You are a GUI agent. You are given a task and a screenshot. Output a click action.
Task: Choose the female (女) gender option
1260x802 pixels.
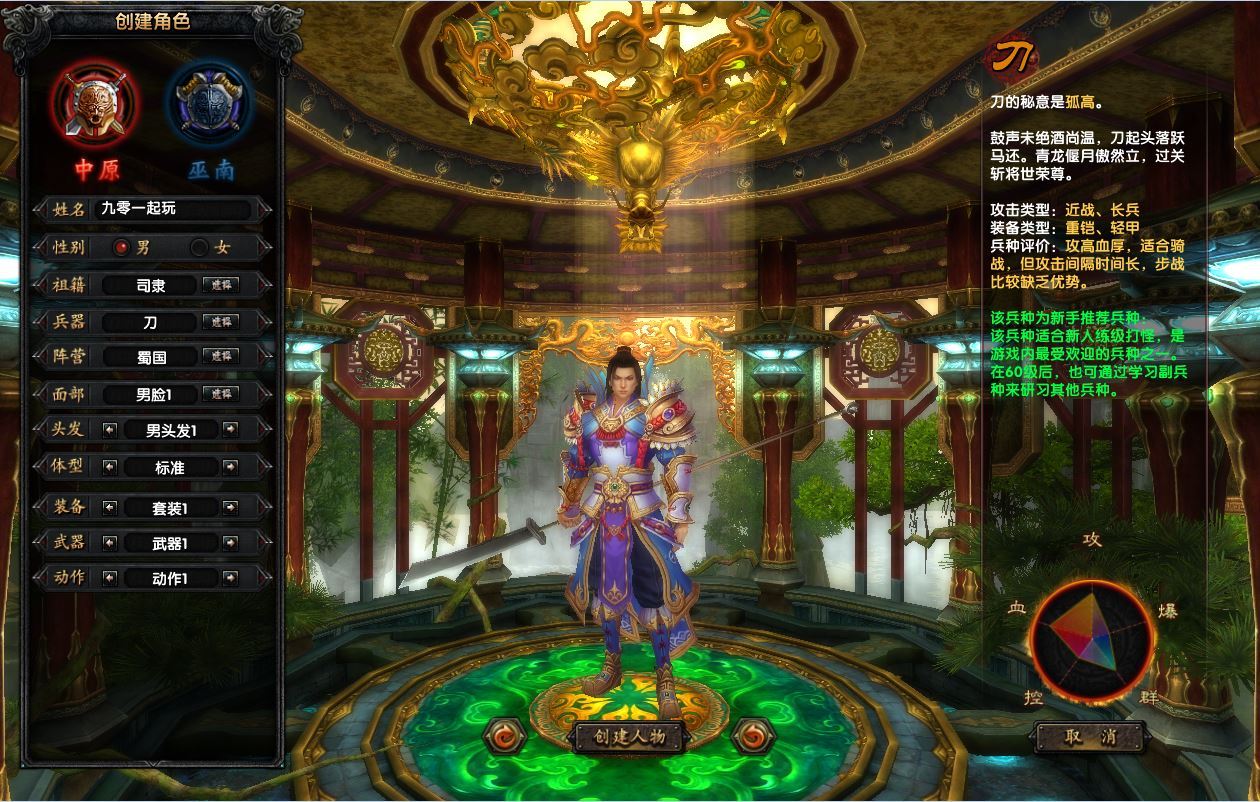(199, 247)
